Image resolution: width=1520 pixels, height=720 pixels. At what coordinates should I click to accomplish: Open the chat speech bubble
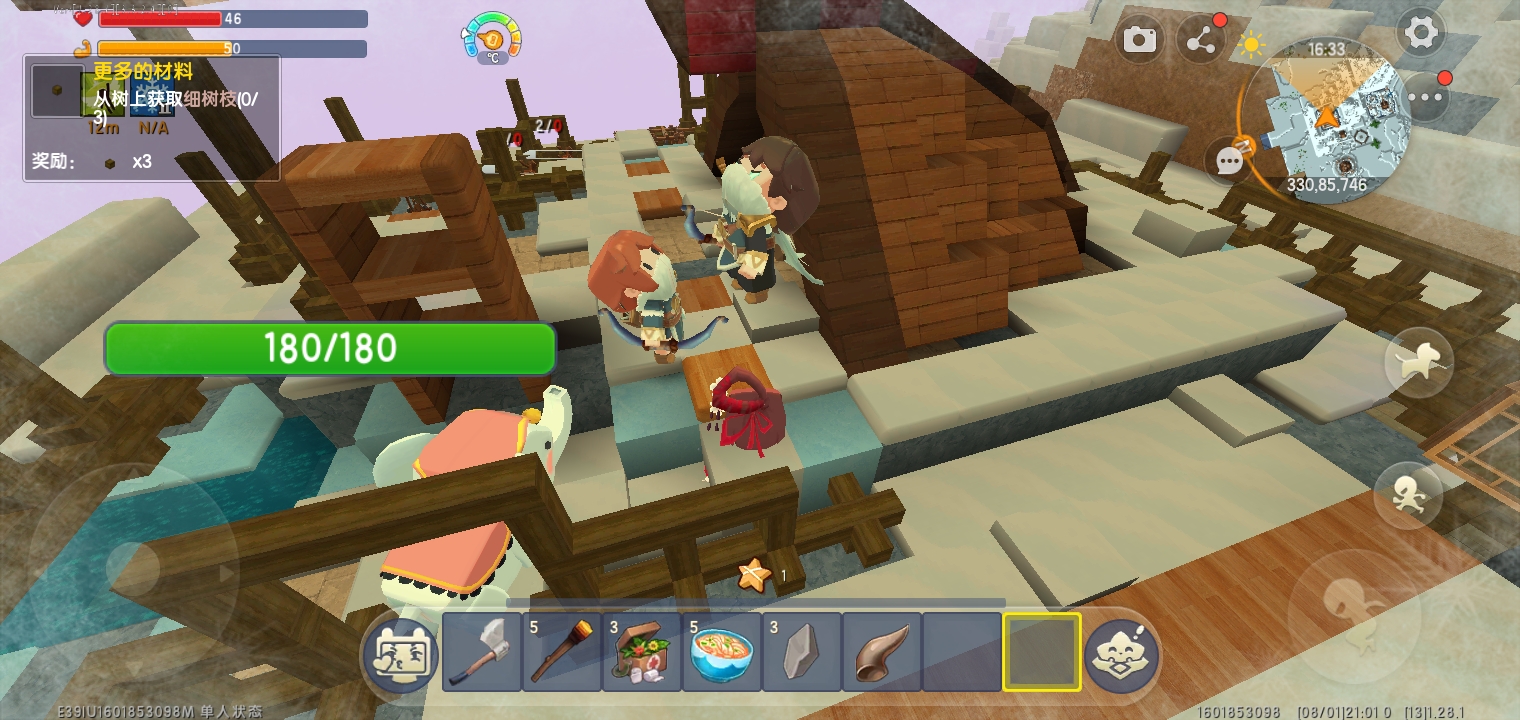click(1230, 162)
